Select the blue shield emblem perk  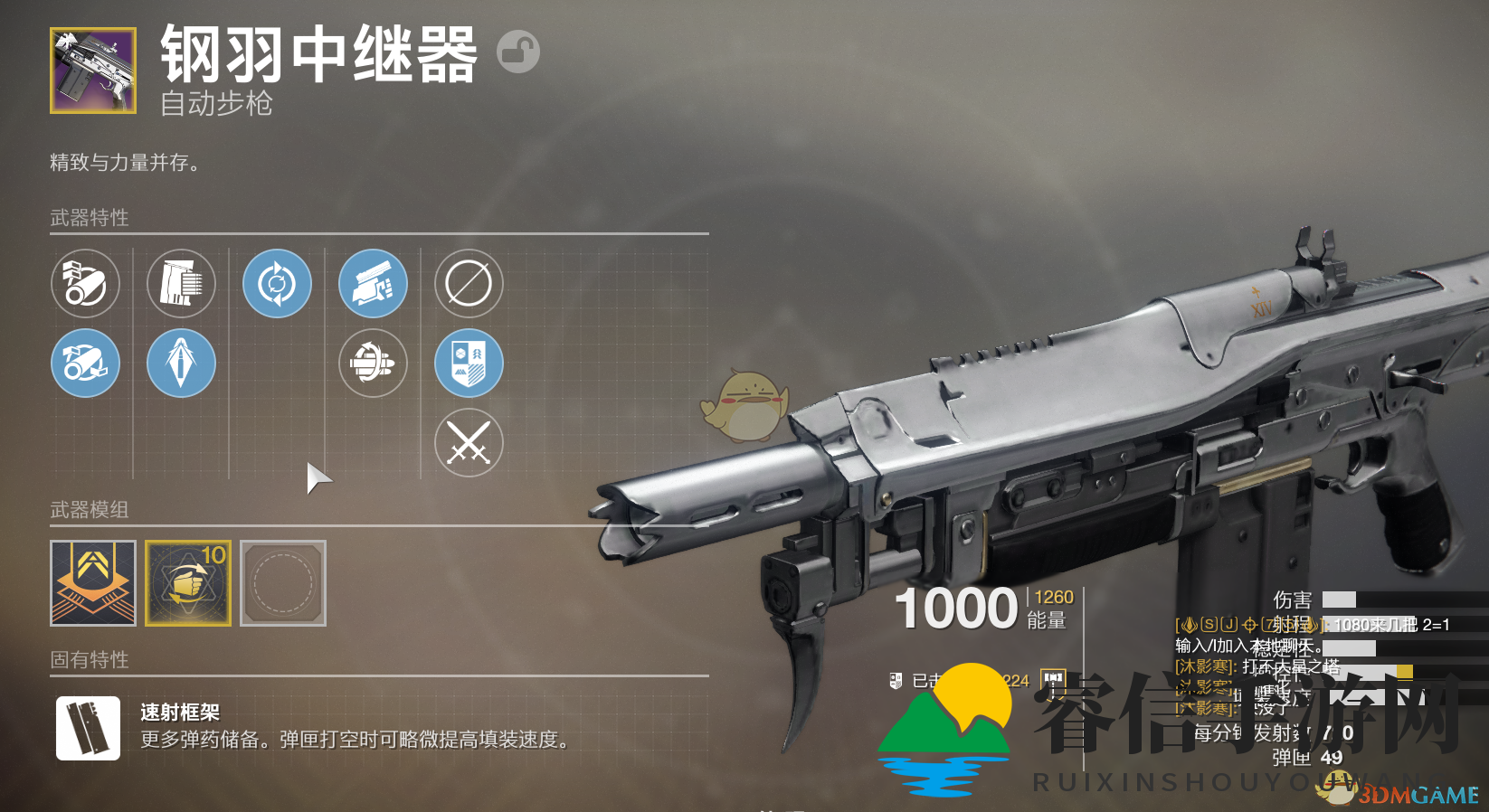click(x=468, y=364)
